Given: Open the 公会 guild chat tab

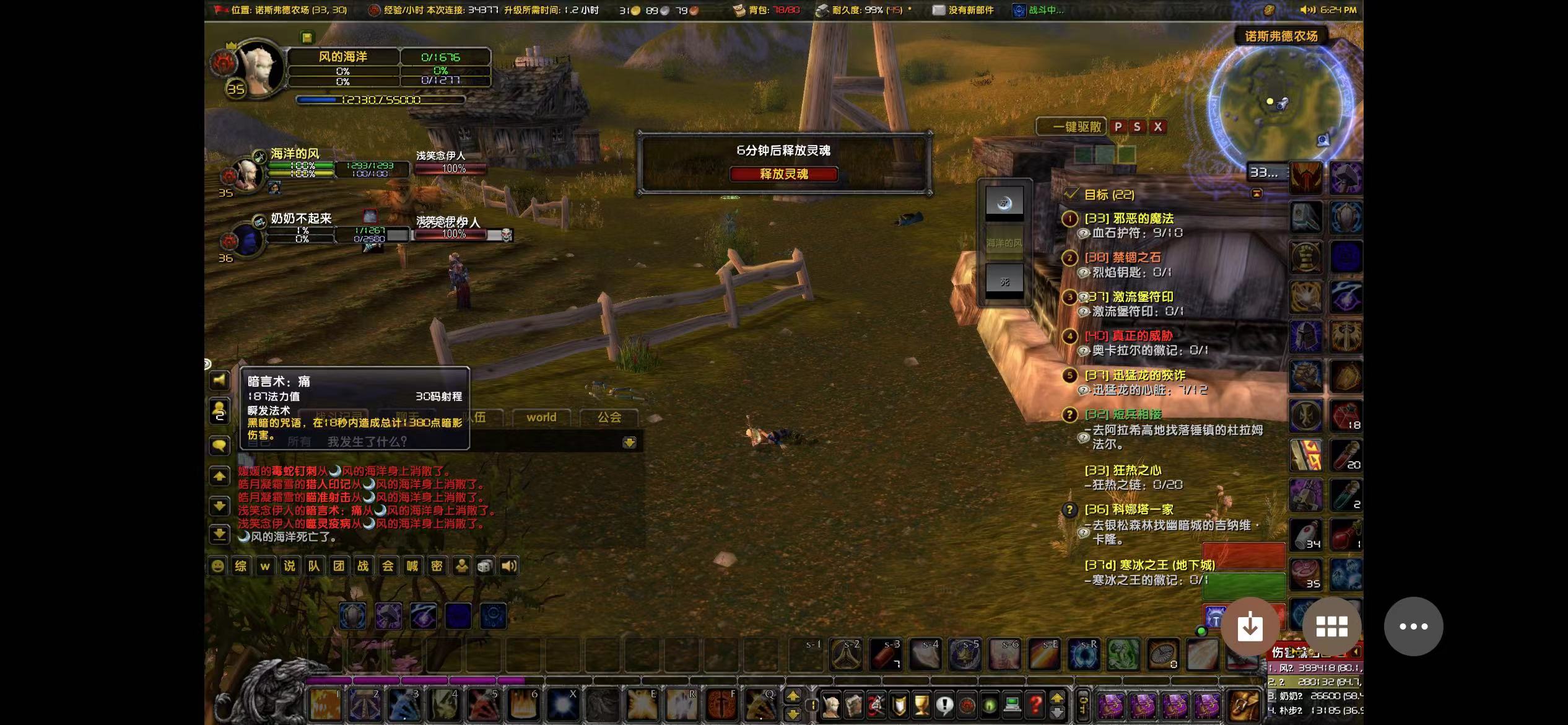Looking at the screenshot, I should pyautogui.click(x=609, y=418).
